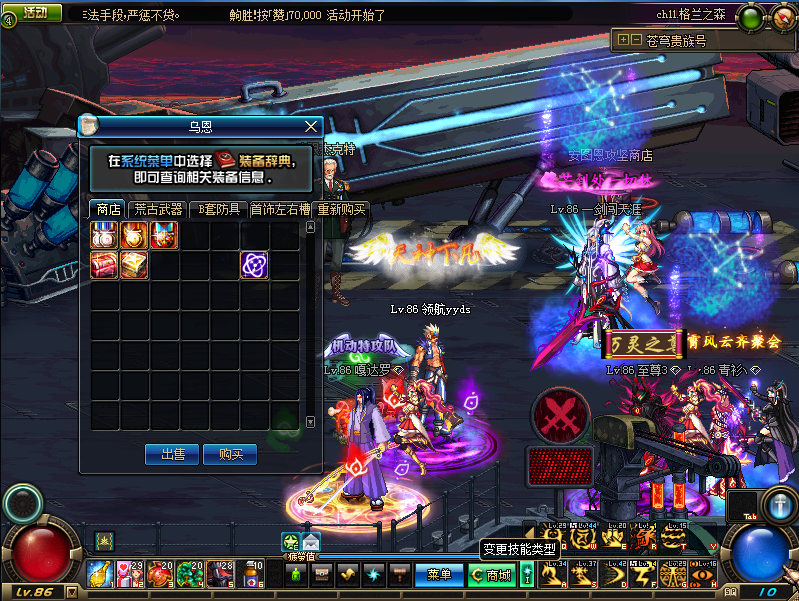Use the green tree item in slot 4

[x=190, y=573]
